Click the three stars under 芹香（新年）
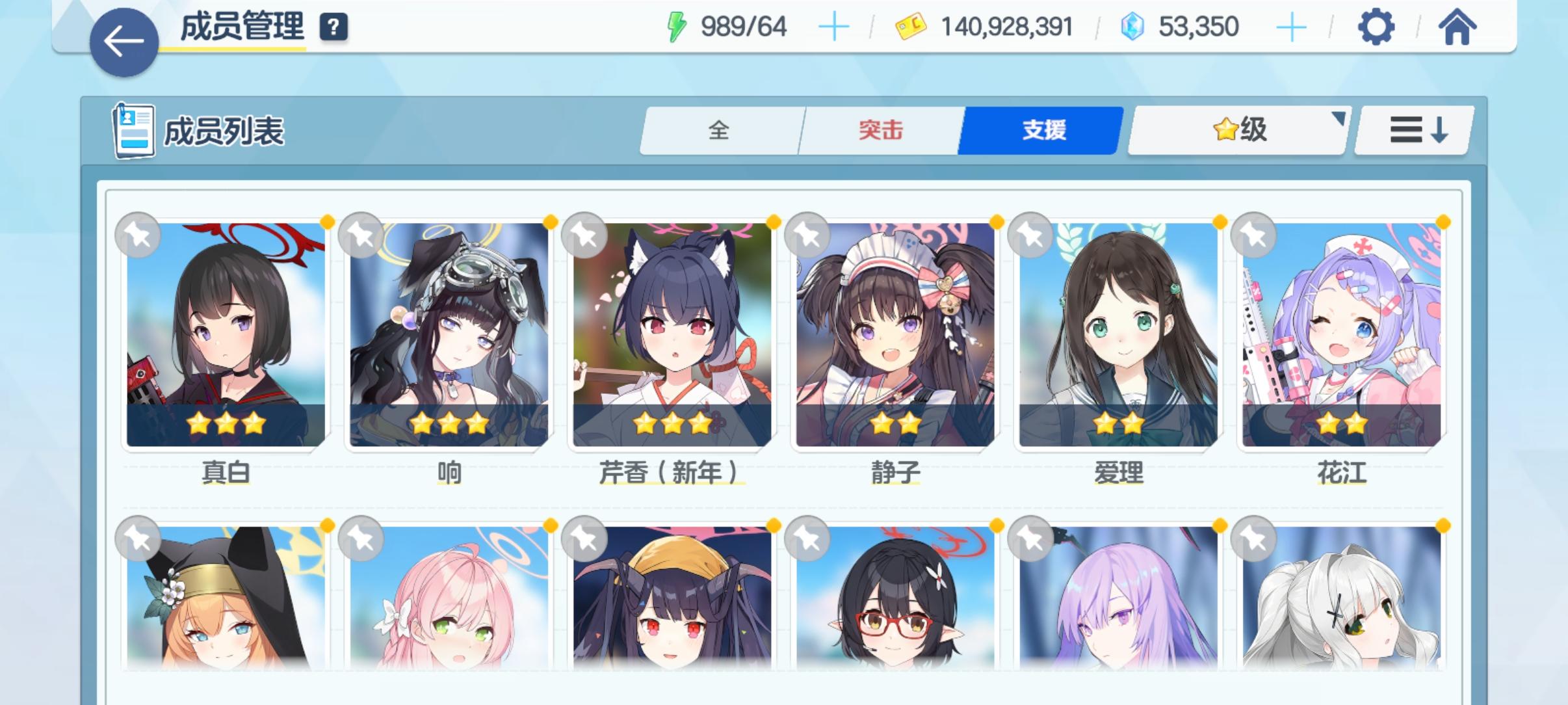 tap(673, 423)
